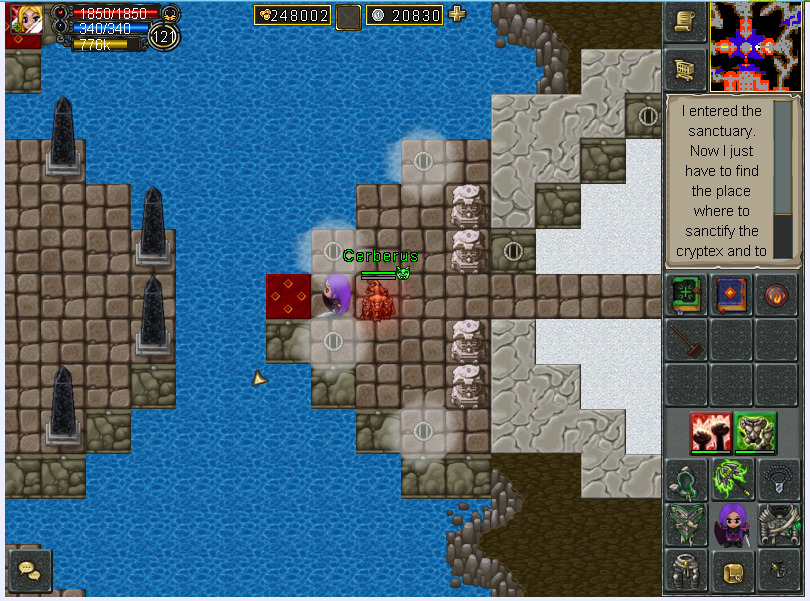Open the golden backpack slot
The image size is (810, 601).
pos(731,570)
